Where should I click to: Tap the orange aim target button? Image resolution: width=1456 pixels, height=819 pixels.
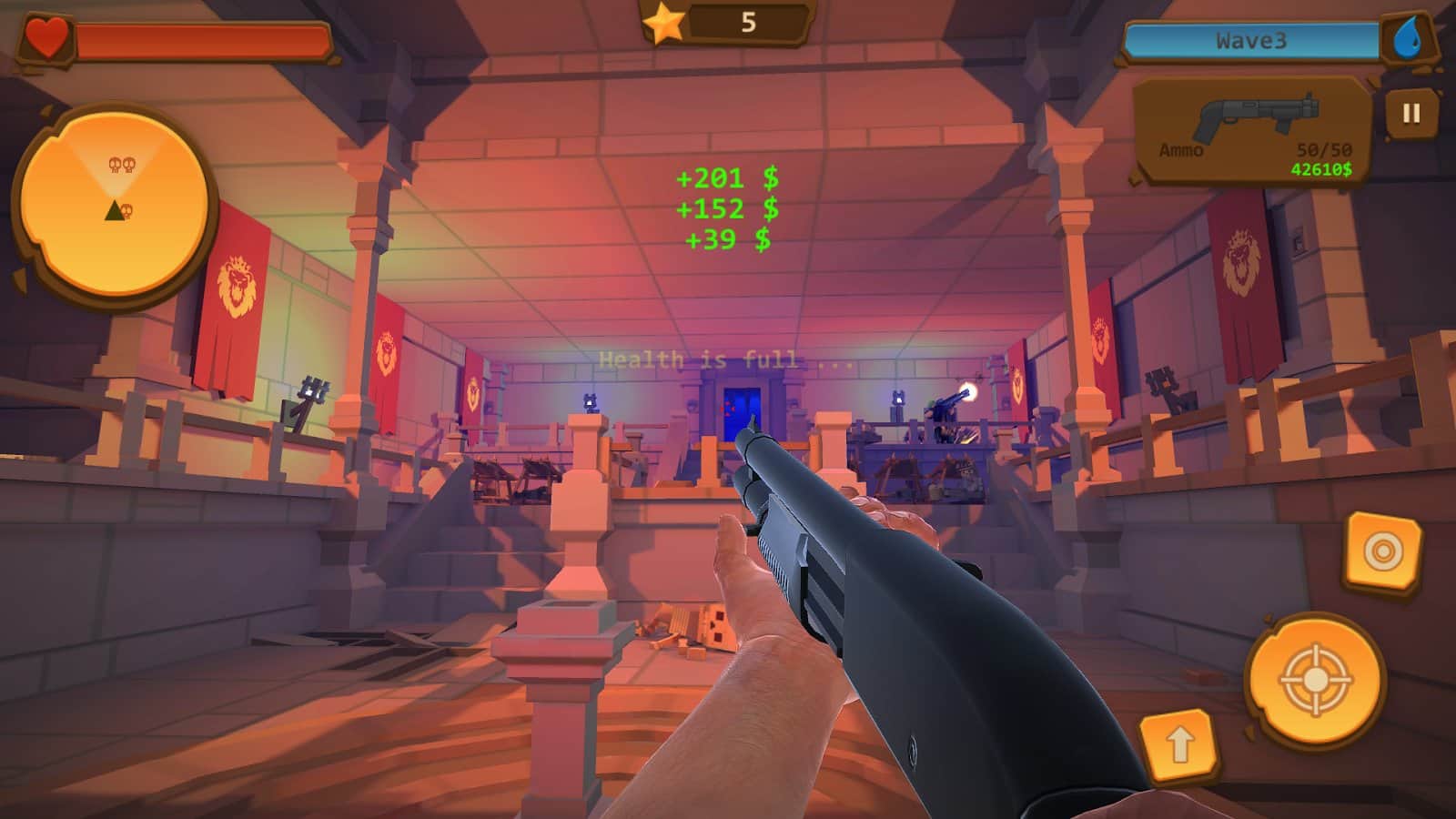pos(1382,551)
